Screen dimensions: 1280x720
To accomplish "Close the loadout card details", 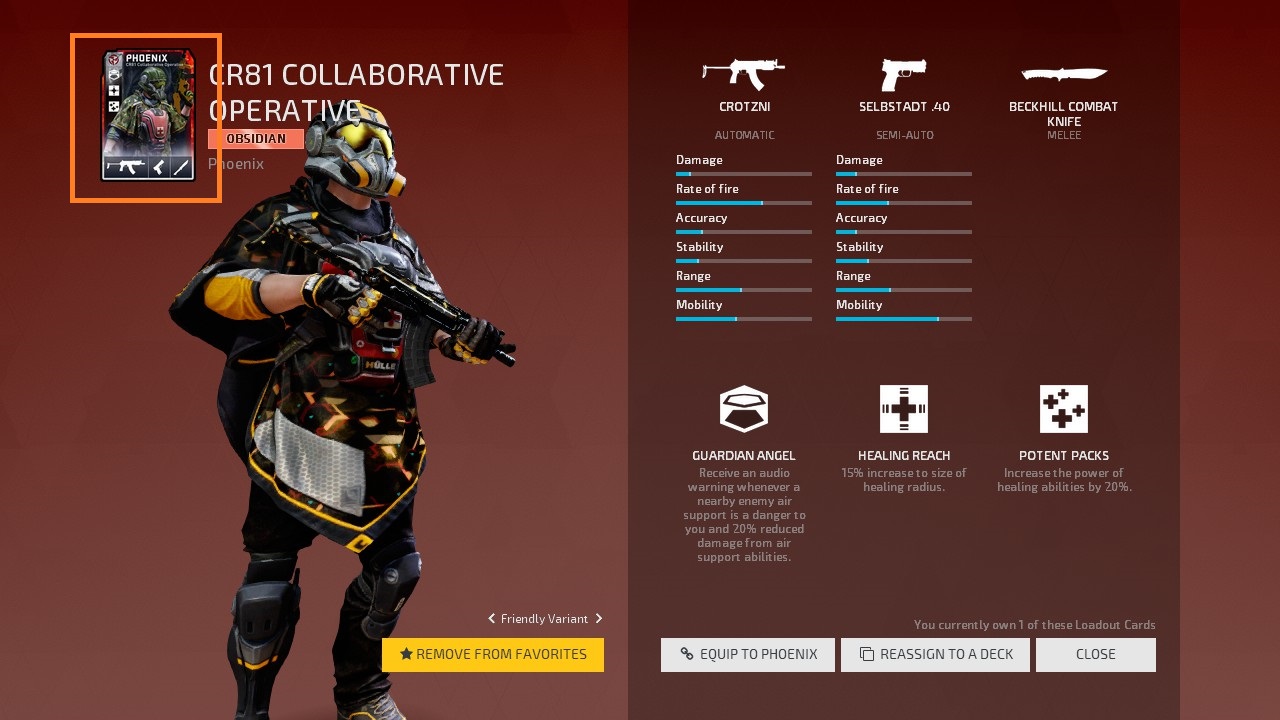I will (1096, 655).
